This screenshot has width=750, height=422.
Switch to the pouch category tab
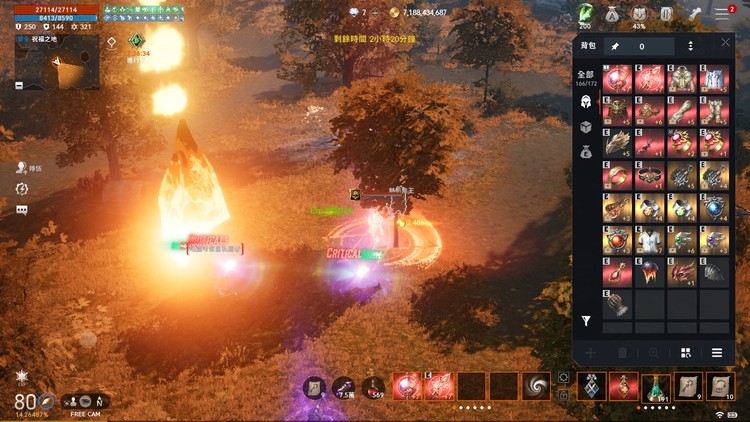click(586, 152)
